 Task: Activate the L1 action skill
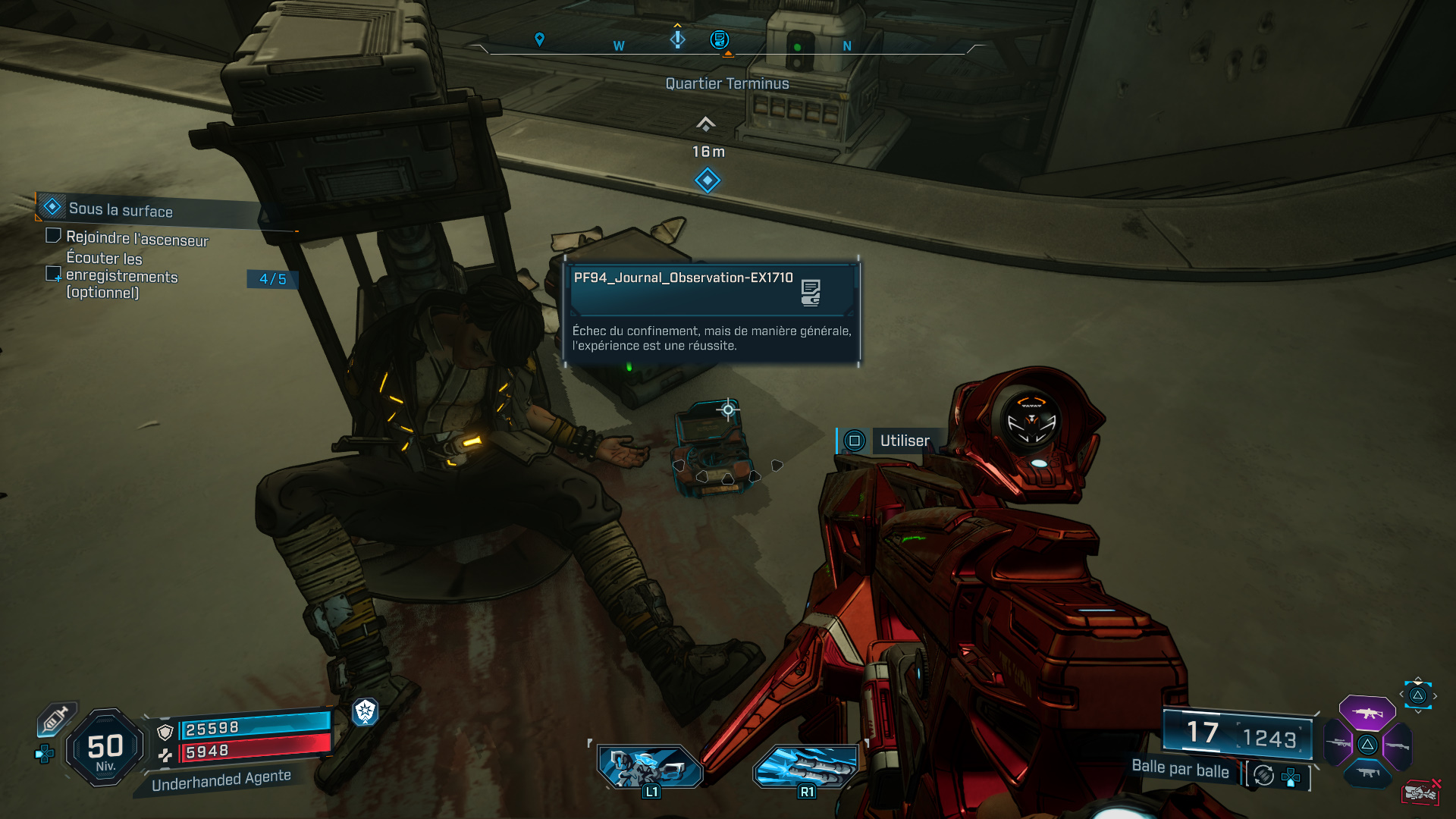(x=650, y=767)
